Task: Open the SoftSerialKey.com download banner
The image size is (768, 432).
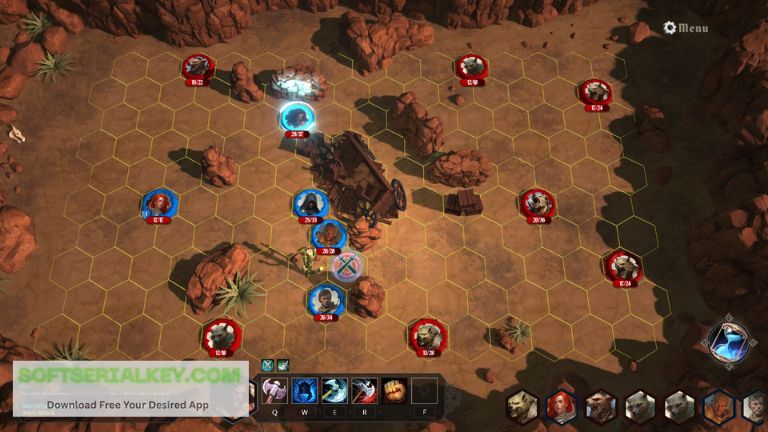Action: (130, 388)
